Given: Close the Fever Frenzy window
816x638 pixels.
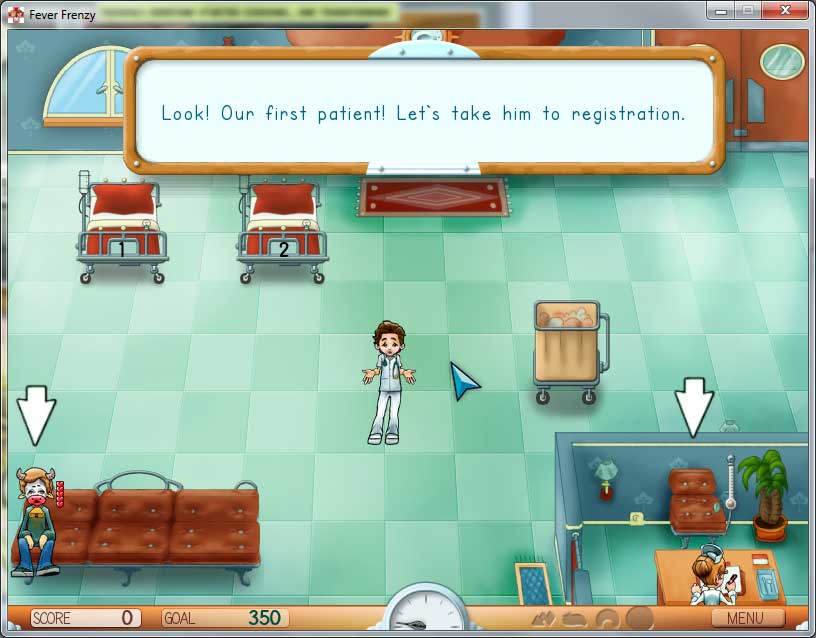Looking at the screenshot, I should (x=787, y=11).
